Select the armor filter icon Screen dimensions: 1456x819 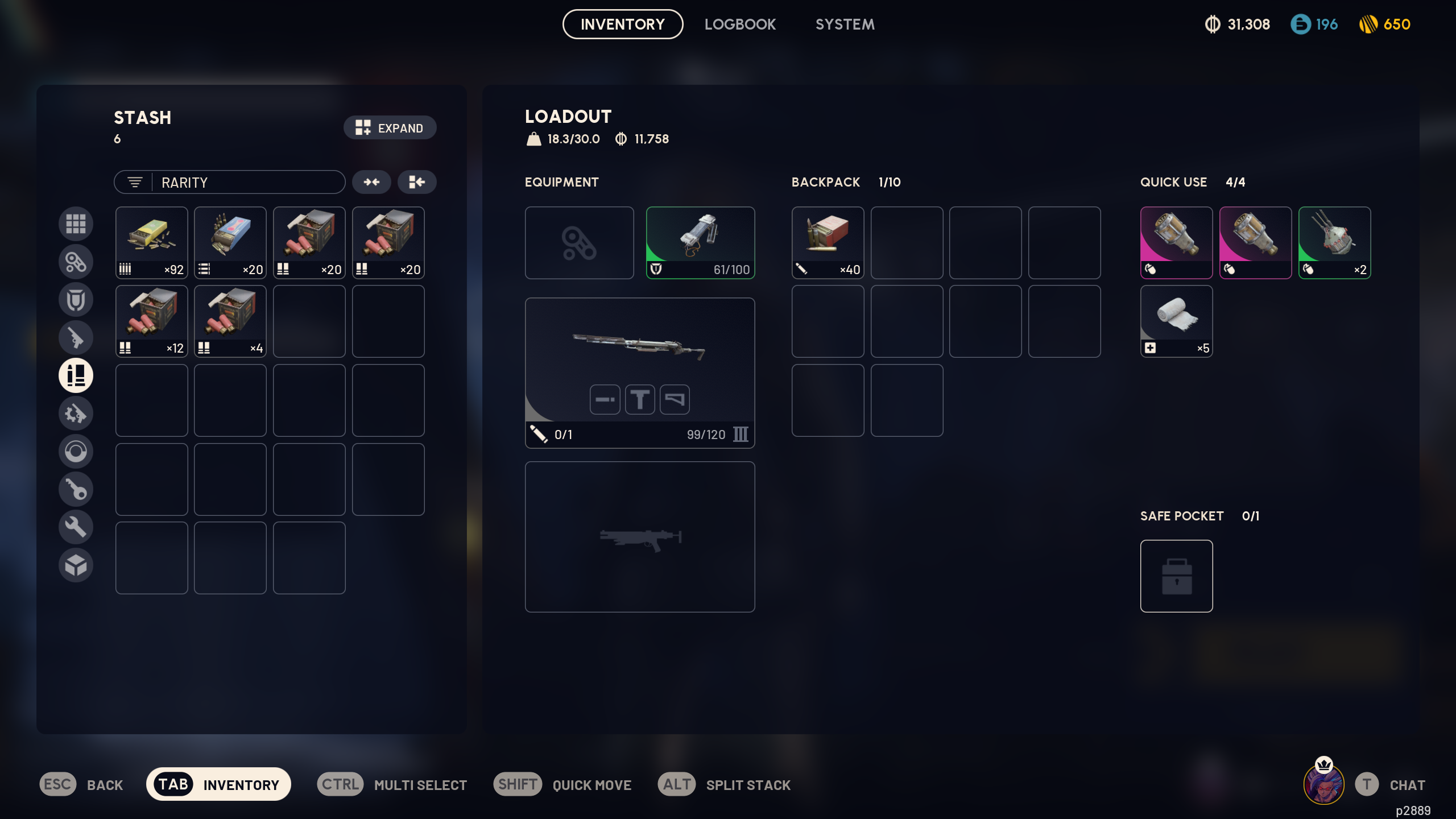[76, 299]
